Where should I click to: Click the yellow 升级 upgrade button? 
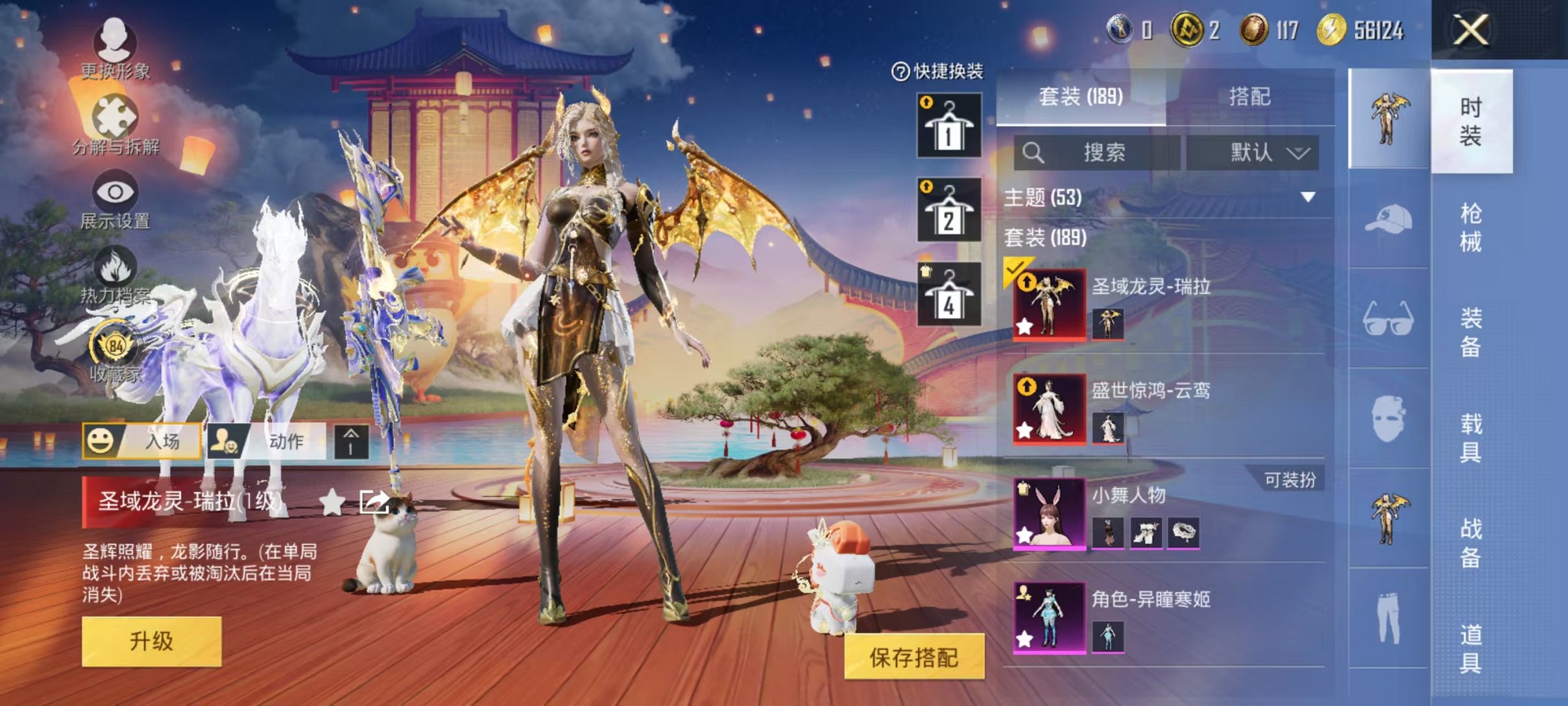[x=151, y=641]
